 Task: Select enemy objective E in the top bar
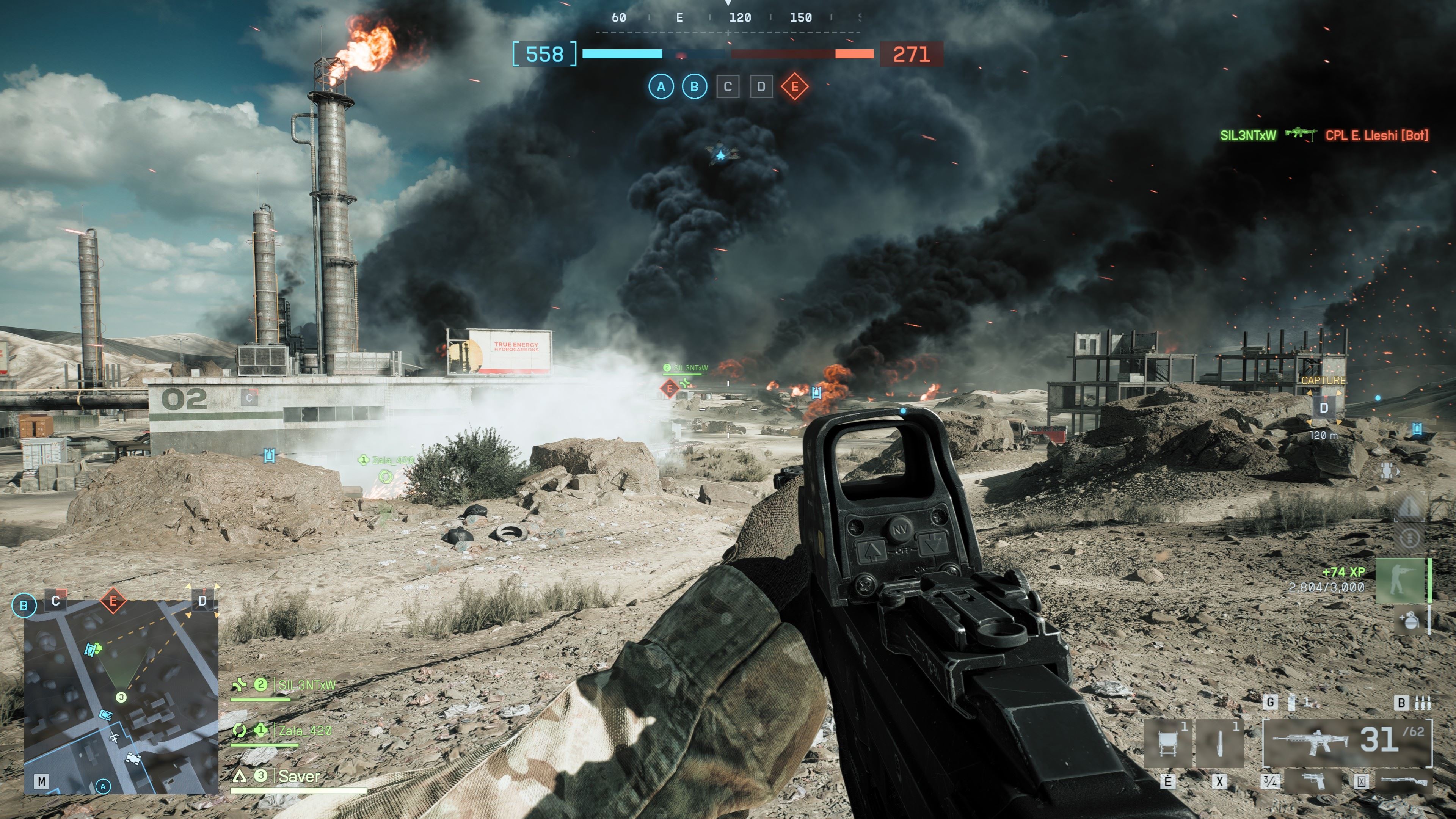(795, 87)
